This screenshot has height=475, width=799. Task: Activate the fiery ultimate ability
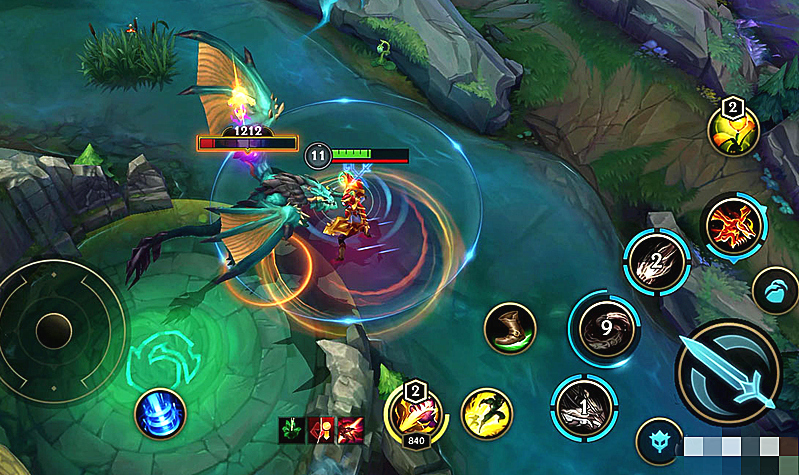pyautogui.click(x=734, y=225)
